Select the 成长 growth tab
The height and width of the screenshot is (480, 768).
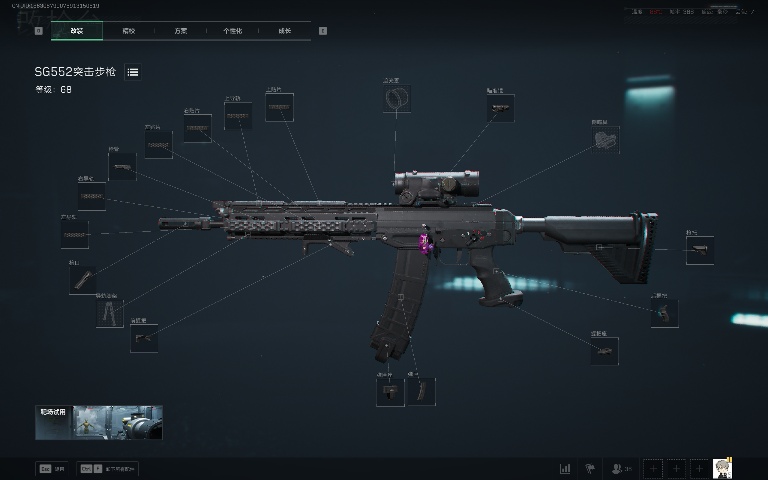pyautogui.click(x=285, y=31)
